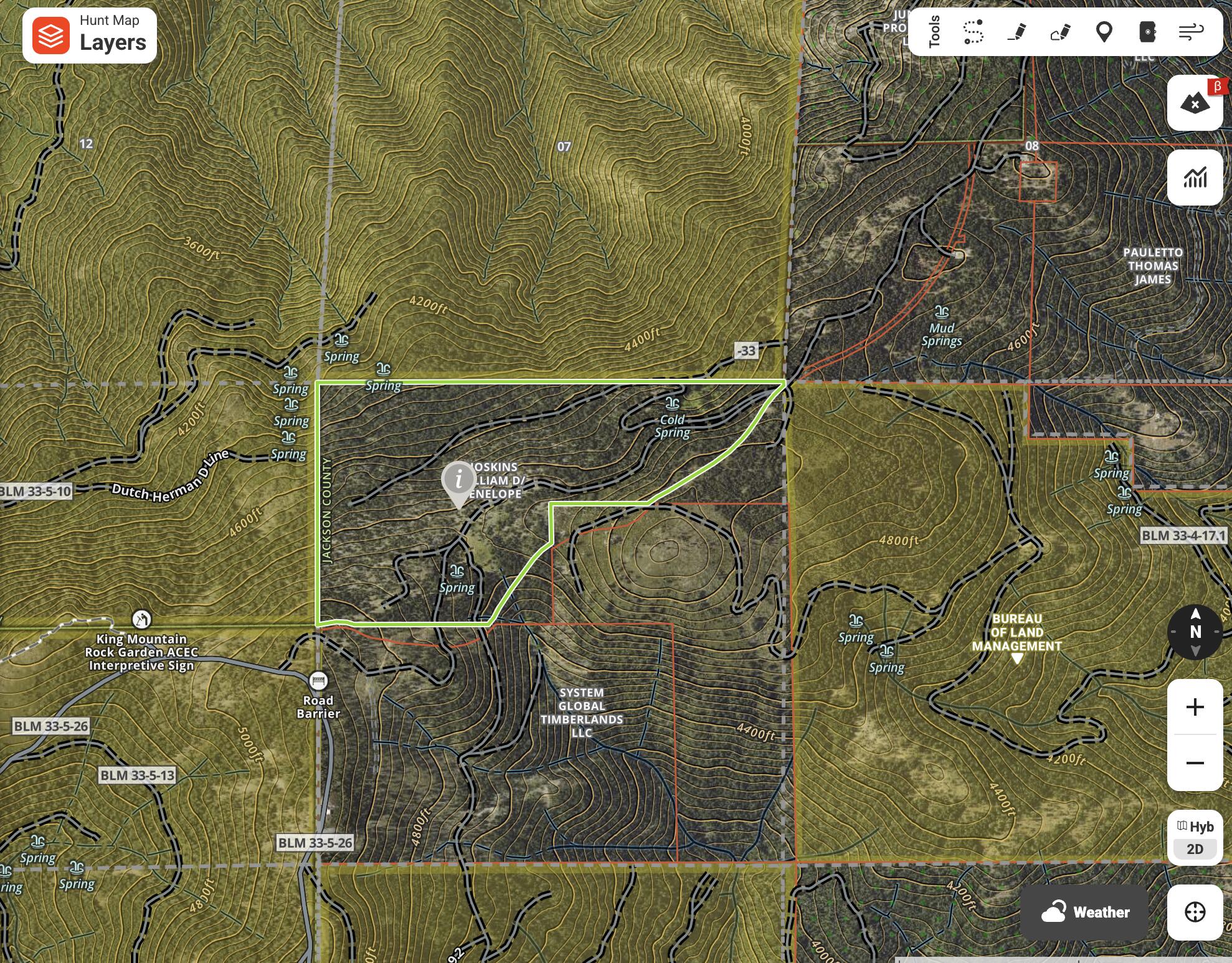Open the wind tool

pyautogui.click(x=1191, y=32)
